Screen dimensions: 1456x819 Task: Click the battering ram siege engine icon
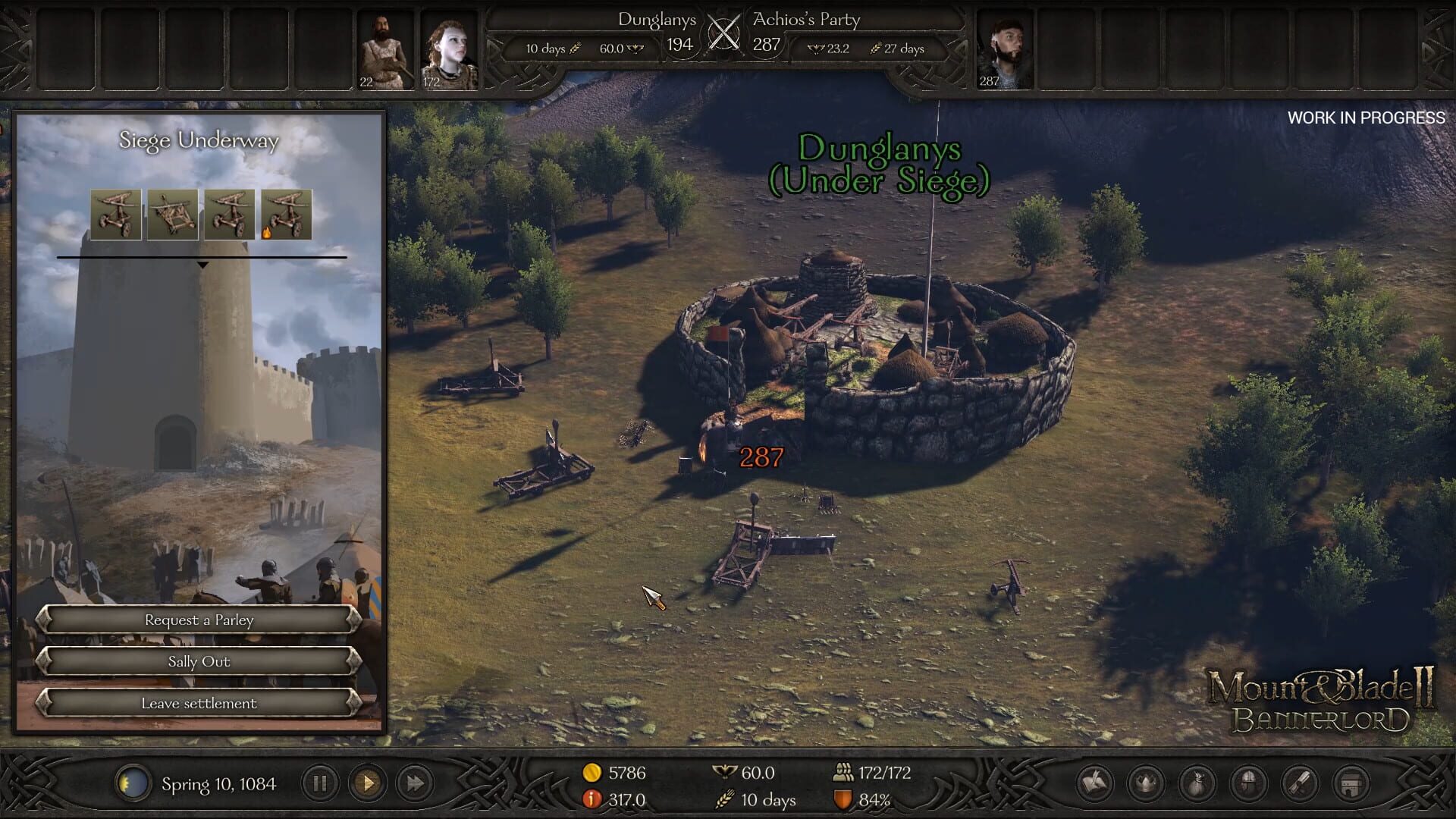click(173, 213)
